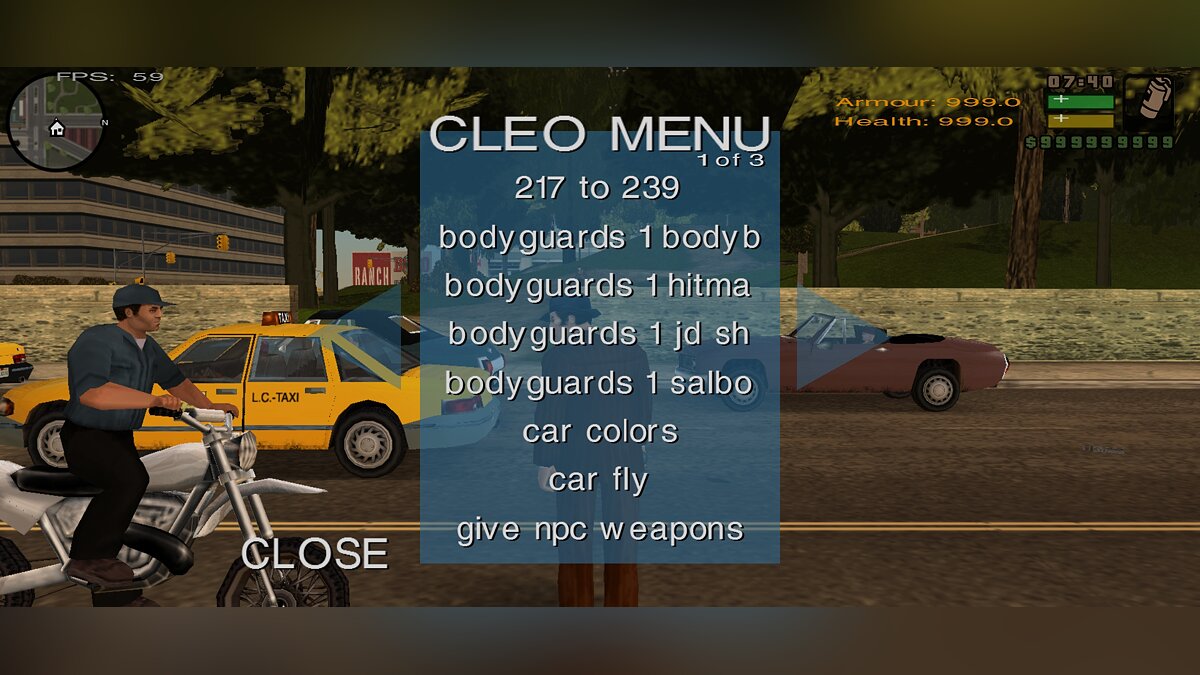Choose the "bodyguards 1 salbo" entry
Image resolution: width=1200 pixels, height=675 pixels.
[x=598, y=383]
